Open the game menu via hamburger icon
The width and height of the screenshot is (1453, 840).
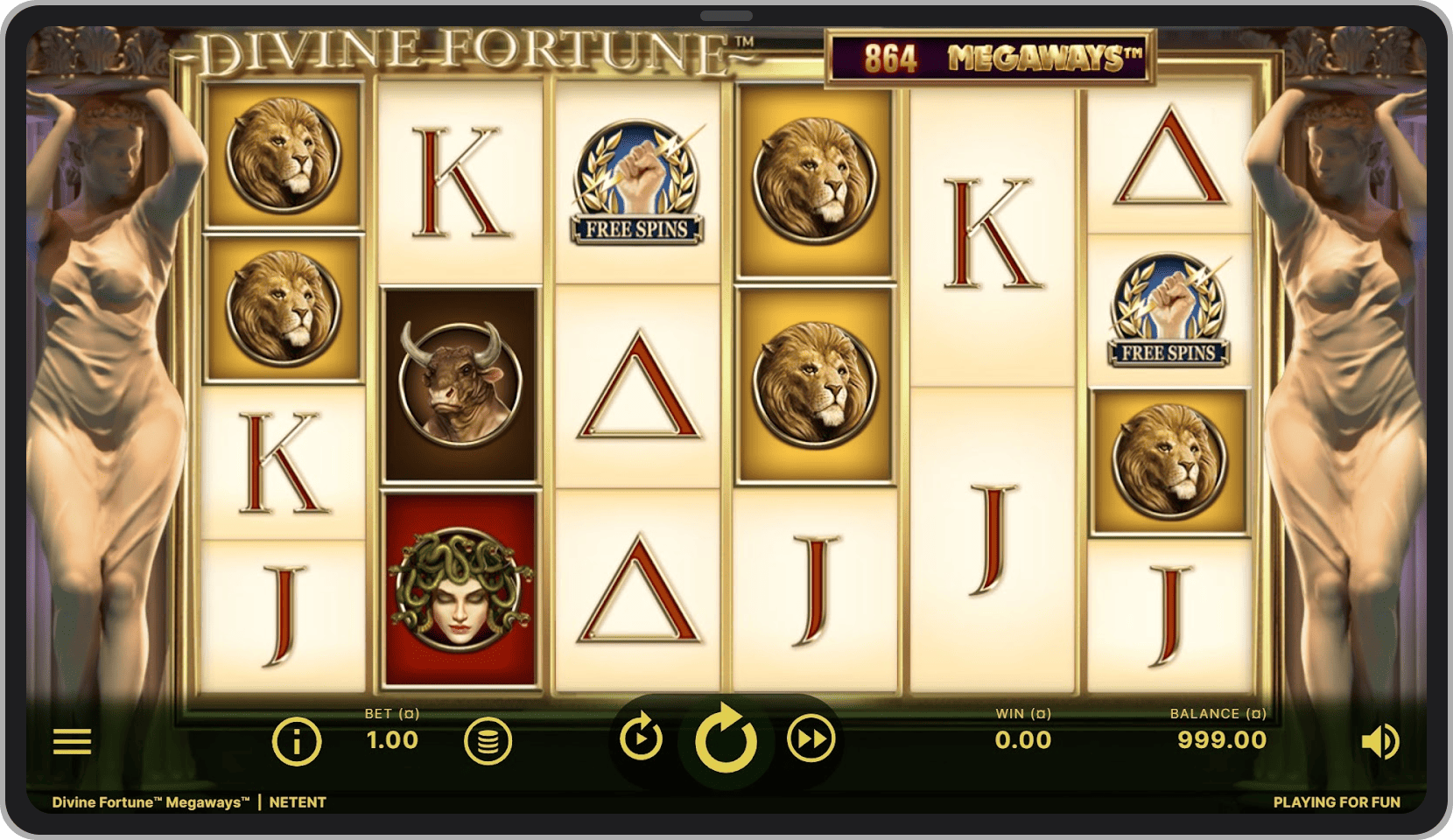point(74,740)
